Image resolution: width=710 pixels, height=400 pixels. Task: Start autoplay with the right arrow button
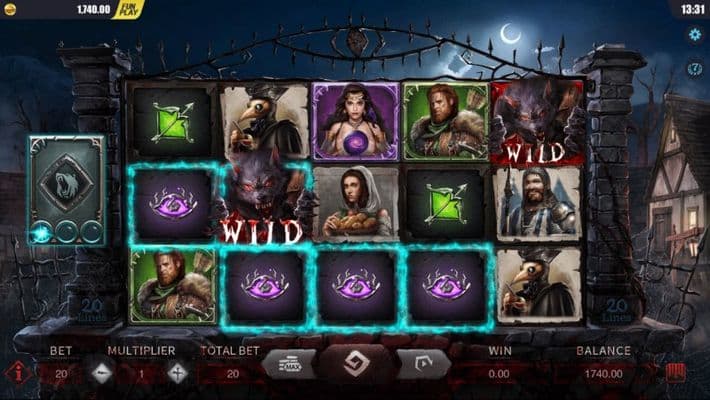click(x=422, y=364)
